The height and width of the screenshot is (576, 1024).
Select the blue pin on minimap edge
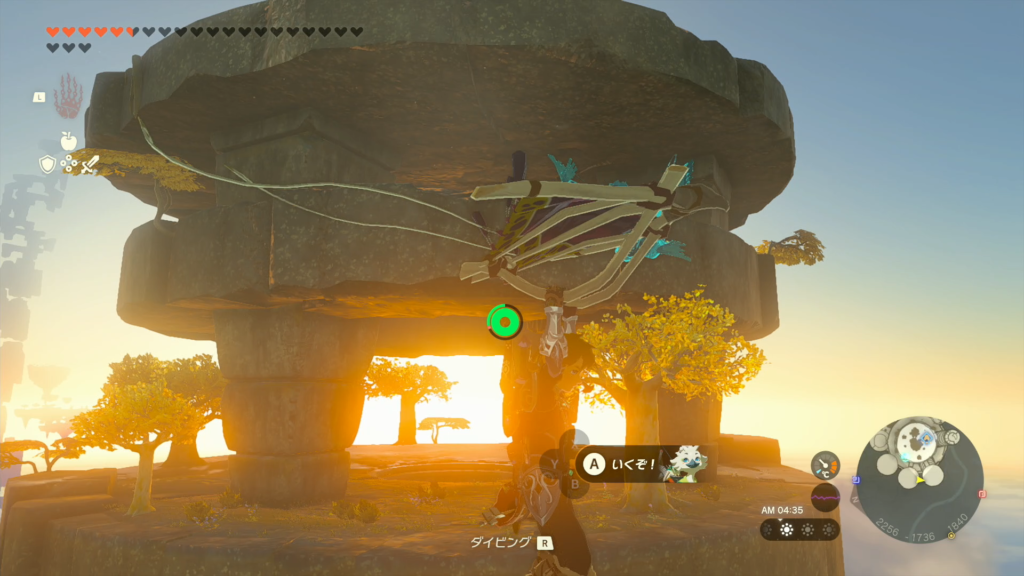(856, 479)
